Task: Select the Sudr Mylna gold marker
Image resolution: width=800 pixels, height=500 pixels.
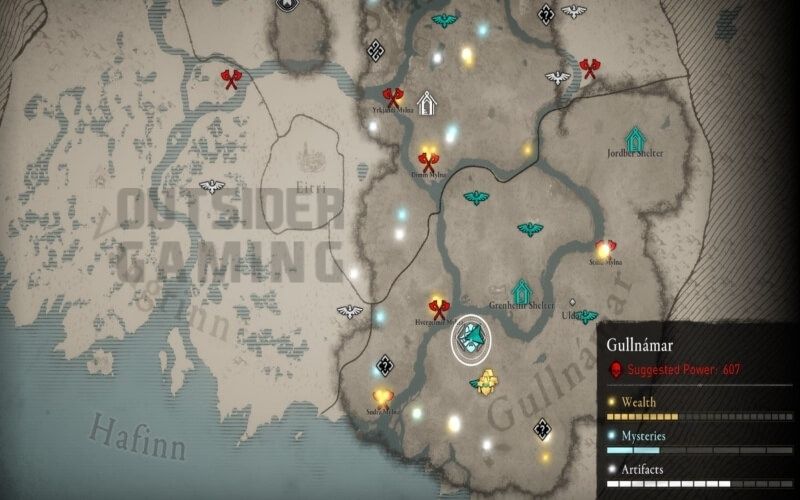Action: coord(382,396)
